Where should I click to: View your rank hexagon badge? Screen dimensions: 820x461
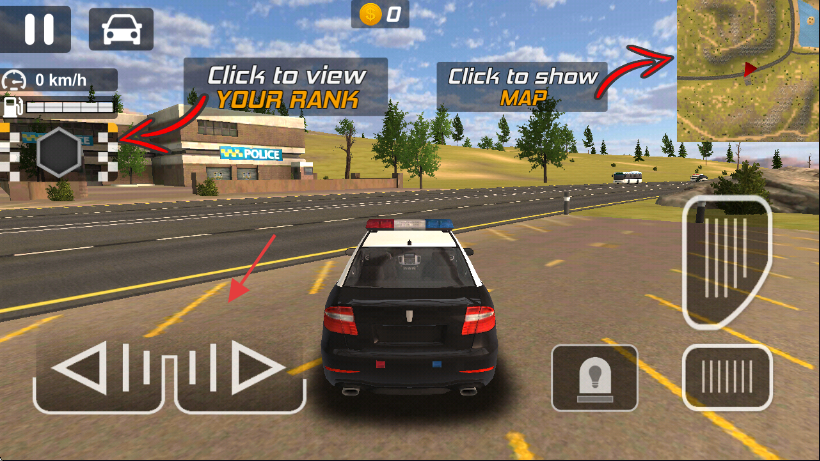(59, 153)
